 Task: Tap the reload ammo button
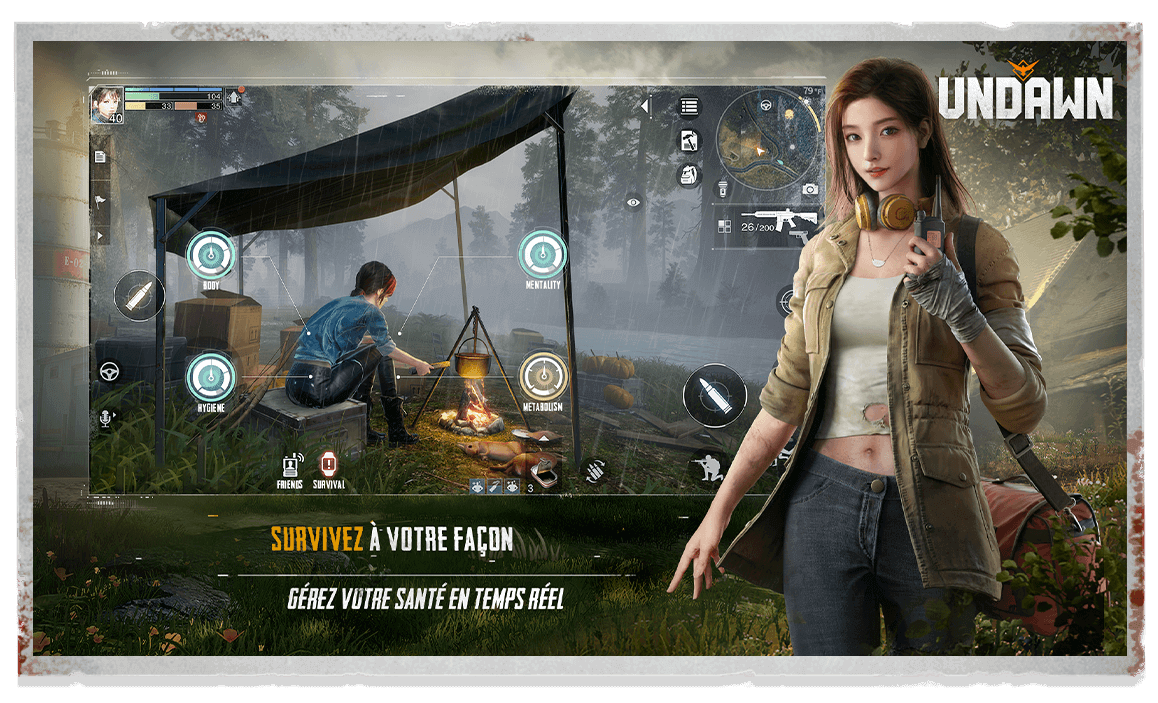click(x=597, y=469)
